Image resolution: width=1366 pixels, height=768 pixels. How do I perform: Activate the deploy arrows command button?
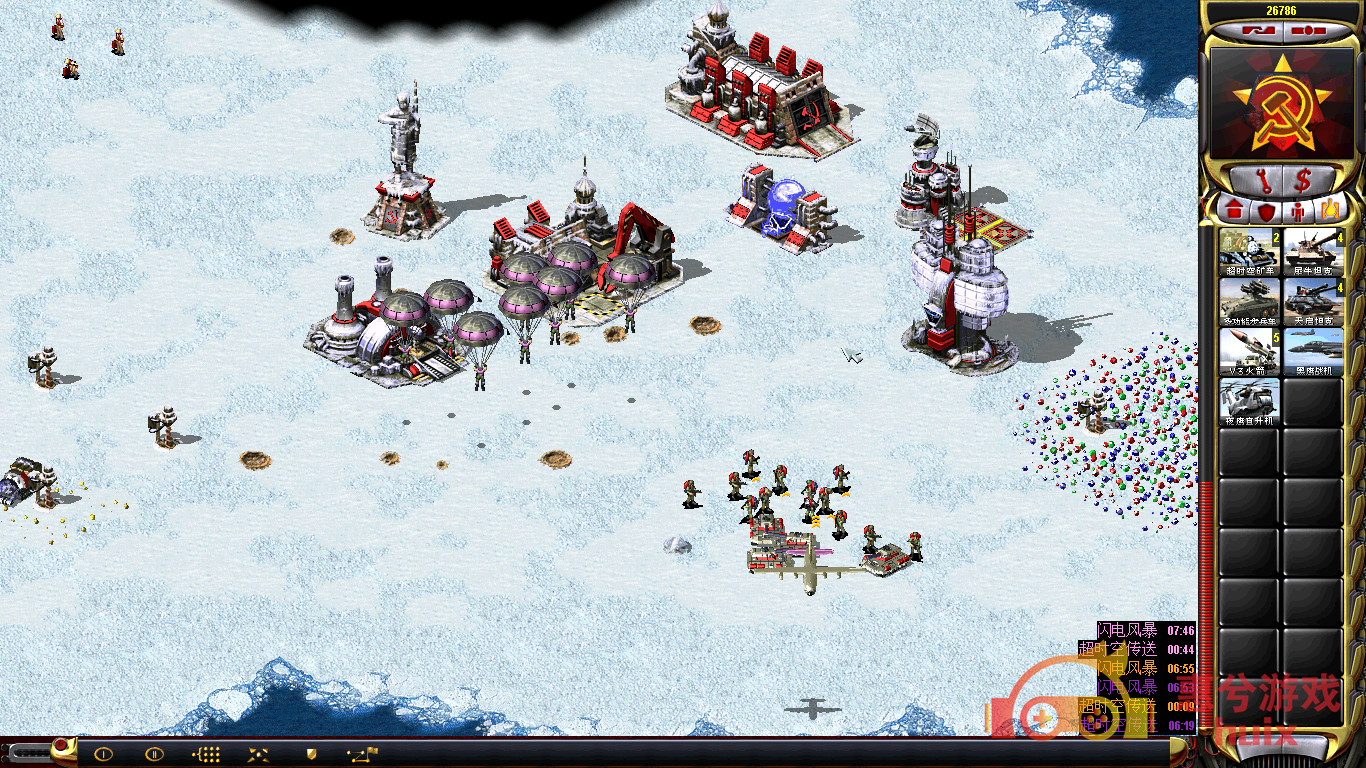pos(258,754)
